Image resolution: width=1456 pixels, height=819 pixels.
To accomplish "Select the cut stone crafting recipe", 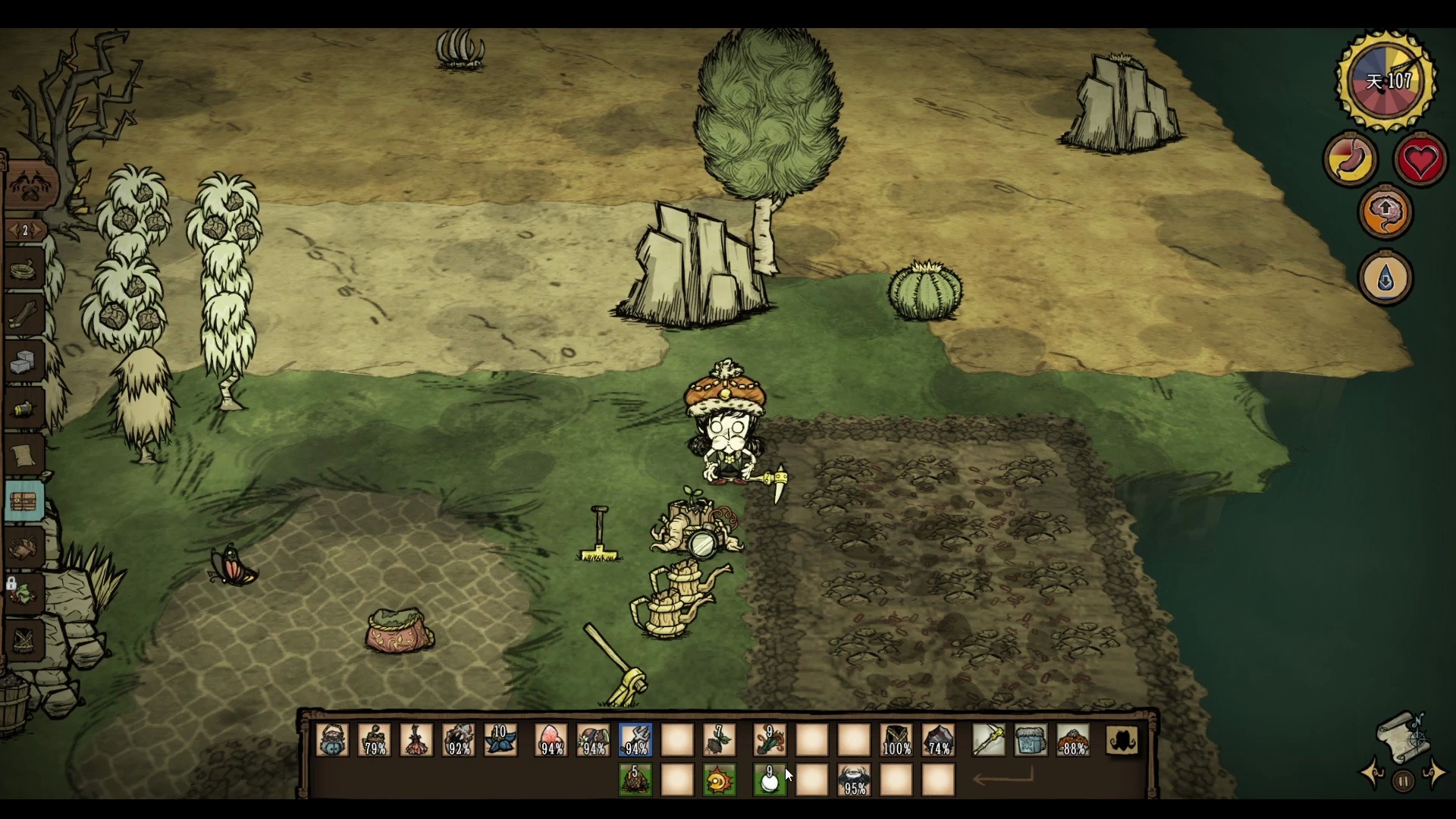I will tap(24, 362).
